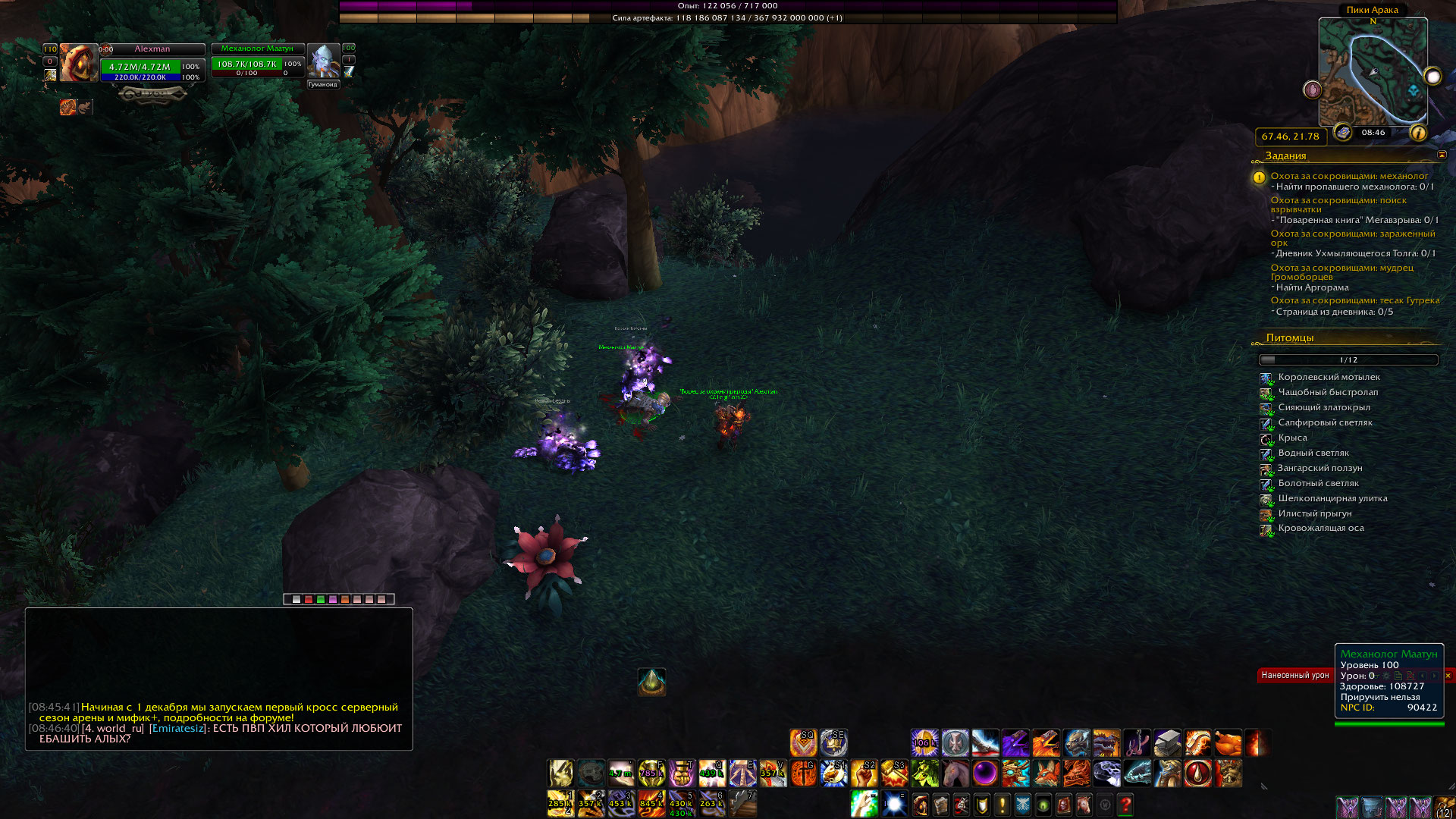Click the yellow exclamation mark micro button
The width and height of the screenshot is (1456, 819).
1003,805
